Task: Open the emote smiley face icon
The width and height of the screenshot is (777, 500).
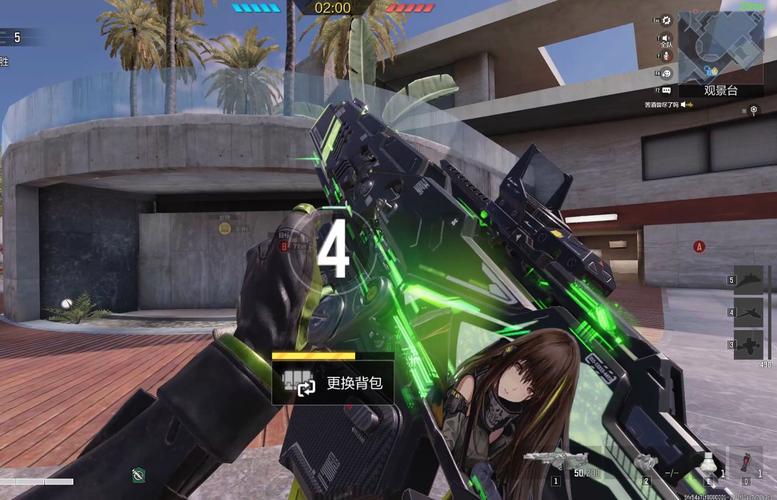Action: click(x=666, y=73)
